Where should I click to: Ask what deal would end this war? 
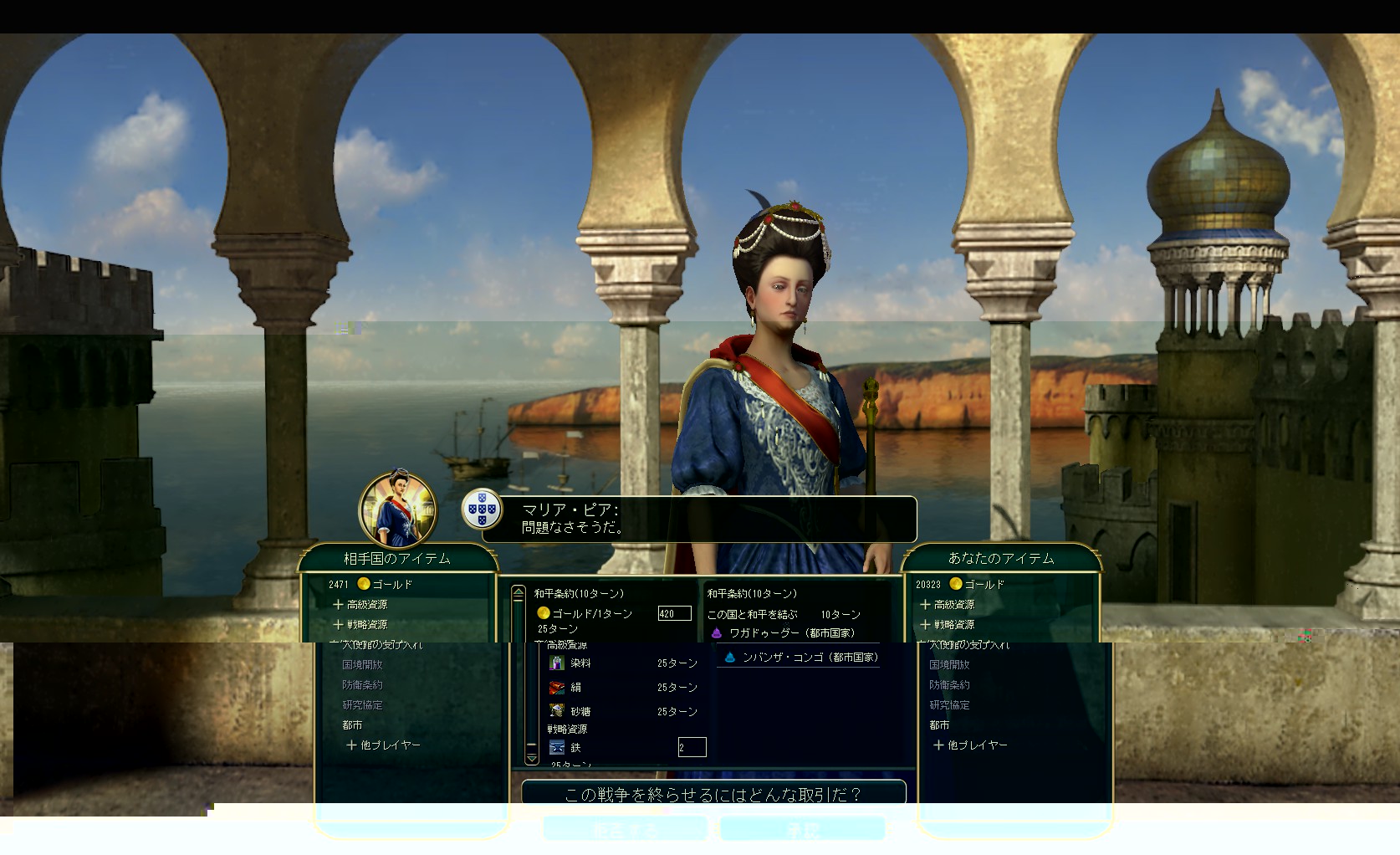pos(713,794)
